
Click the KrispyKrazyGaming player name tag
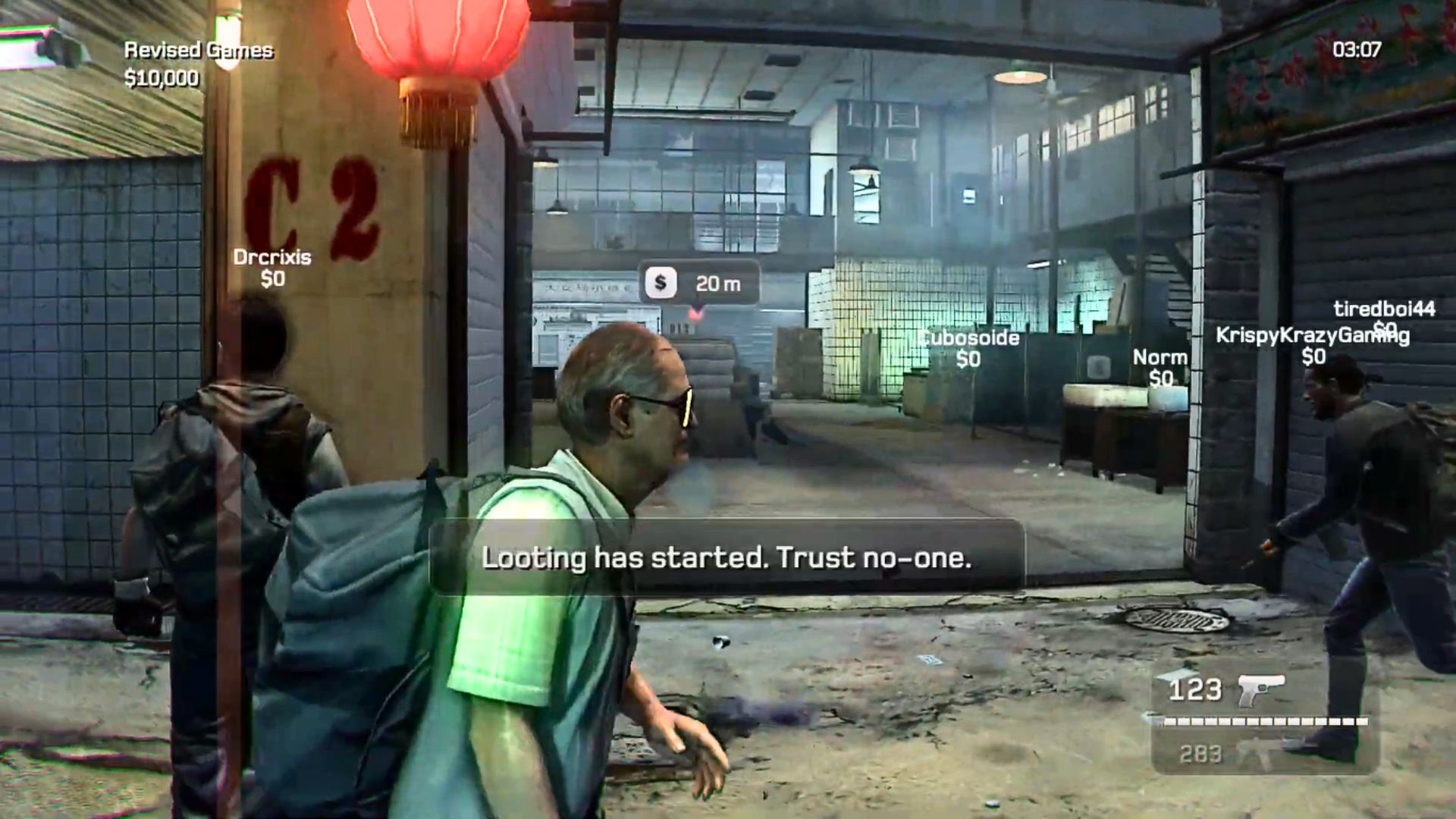1312,335
